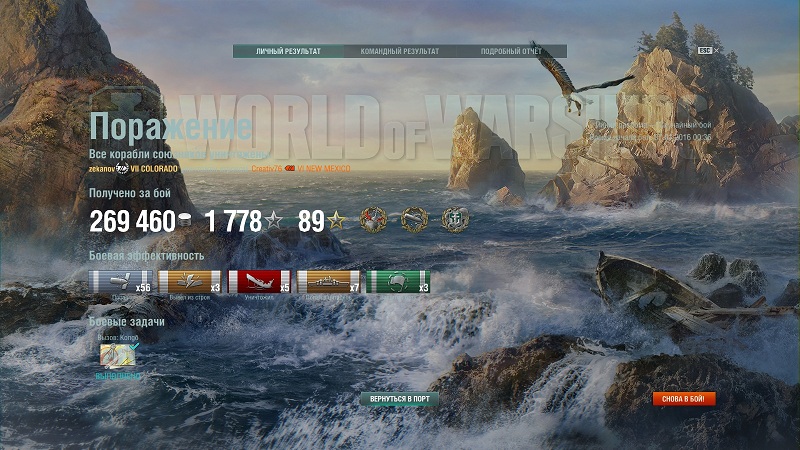Image resolution: width=800 pixels, height=450 pixels.
Task: Start another battle with Снова в бой
Action: click(684, 399)
